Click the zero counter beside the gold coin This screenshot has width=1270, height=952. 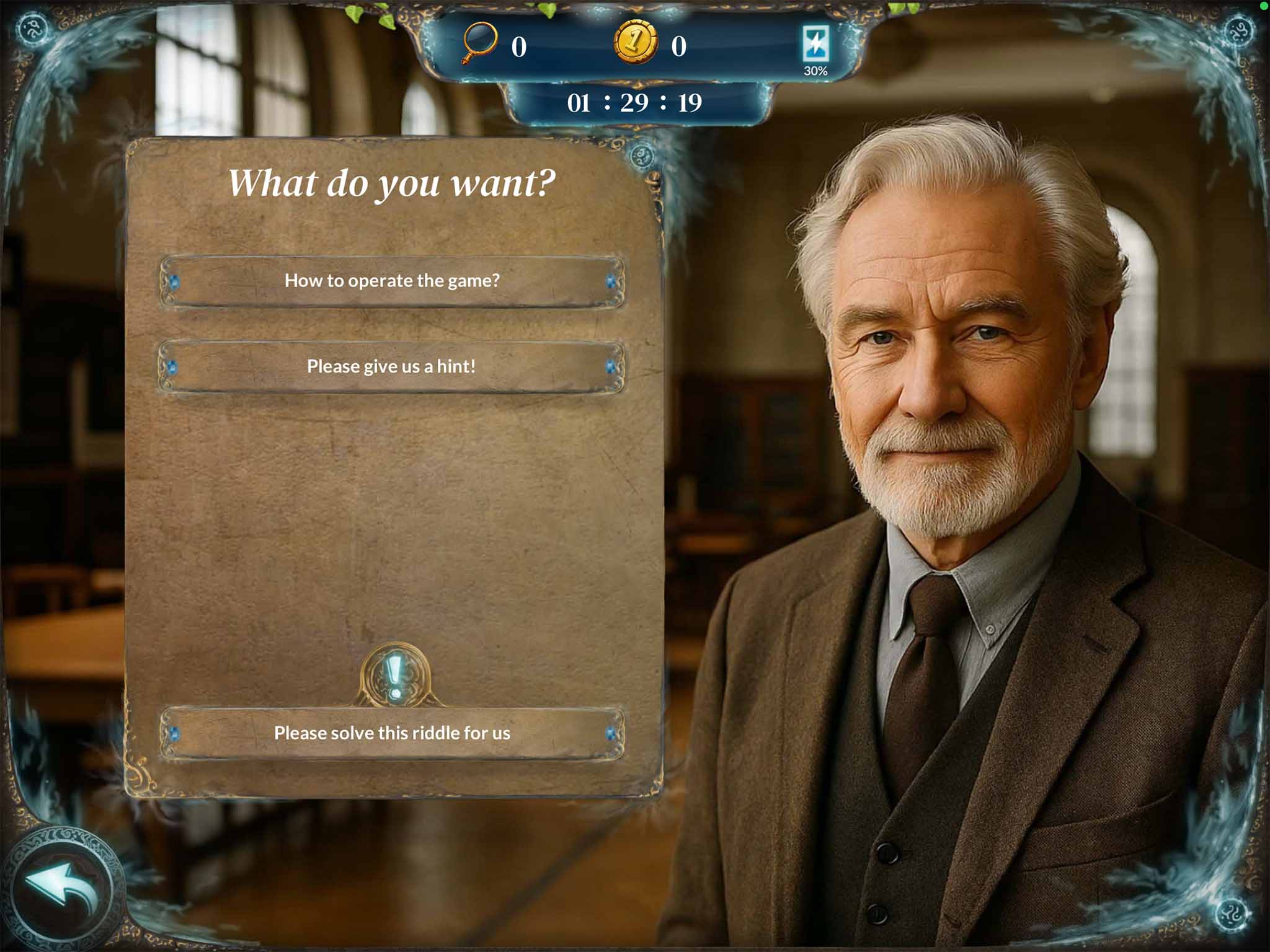coord(679,45)
